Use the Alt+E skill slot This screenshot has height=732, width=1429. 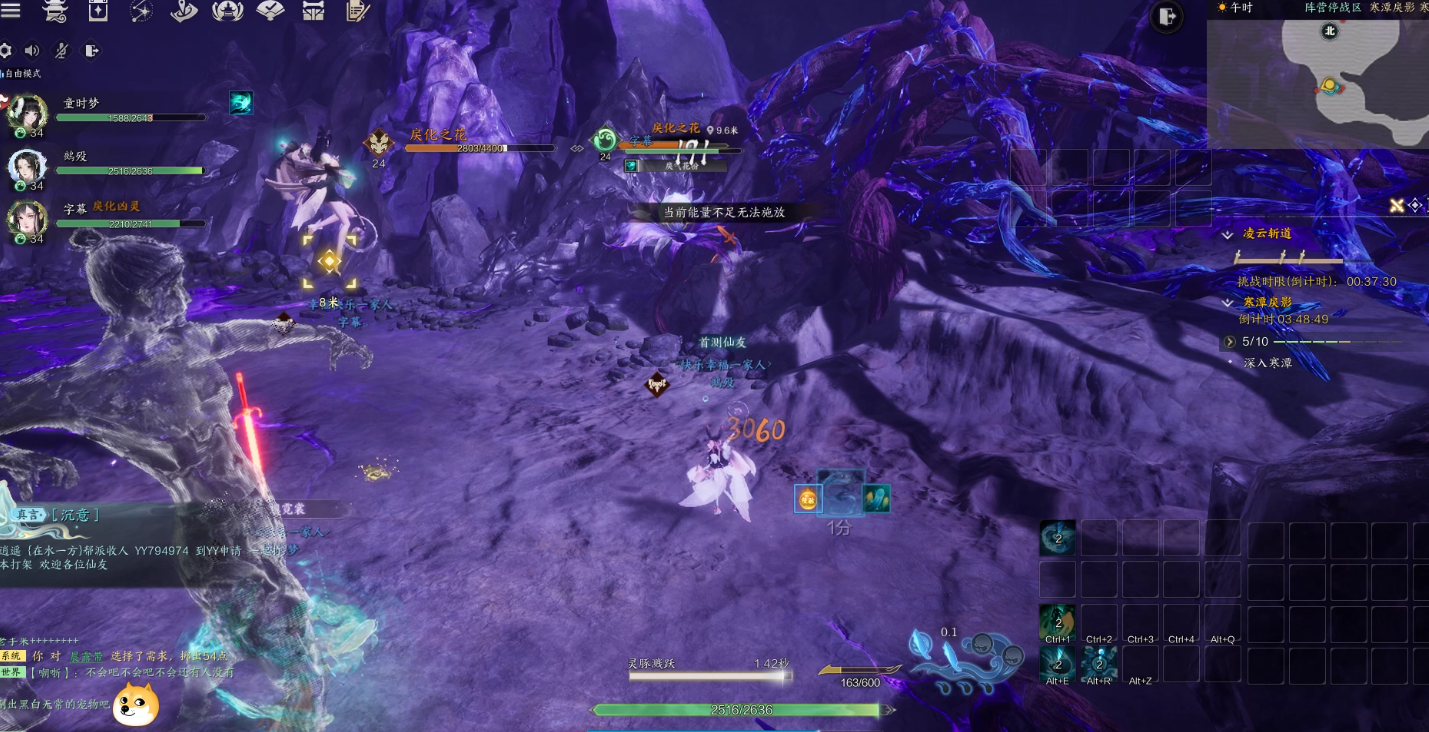[x=1058, y=664]
